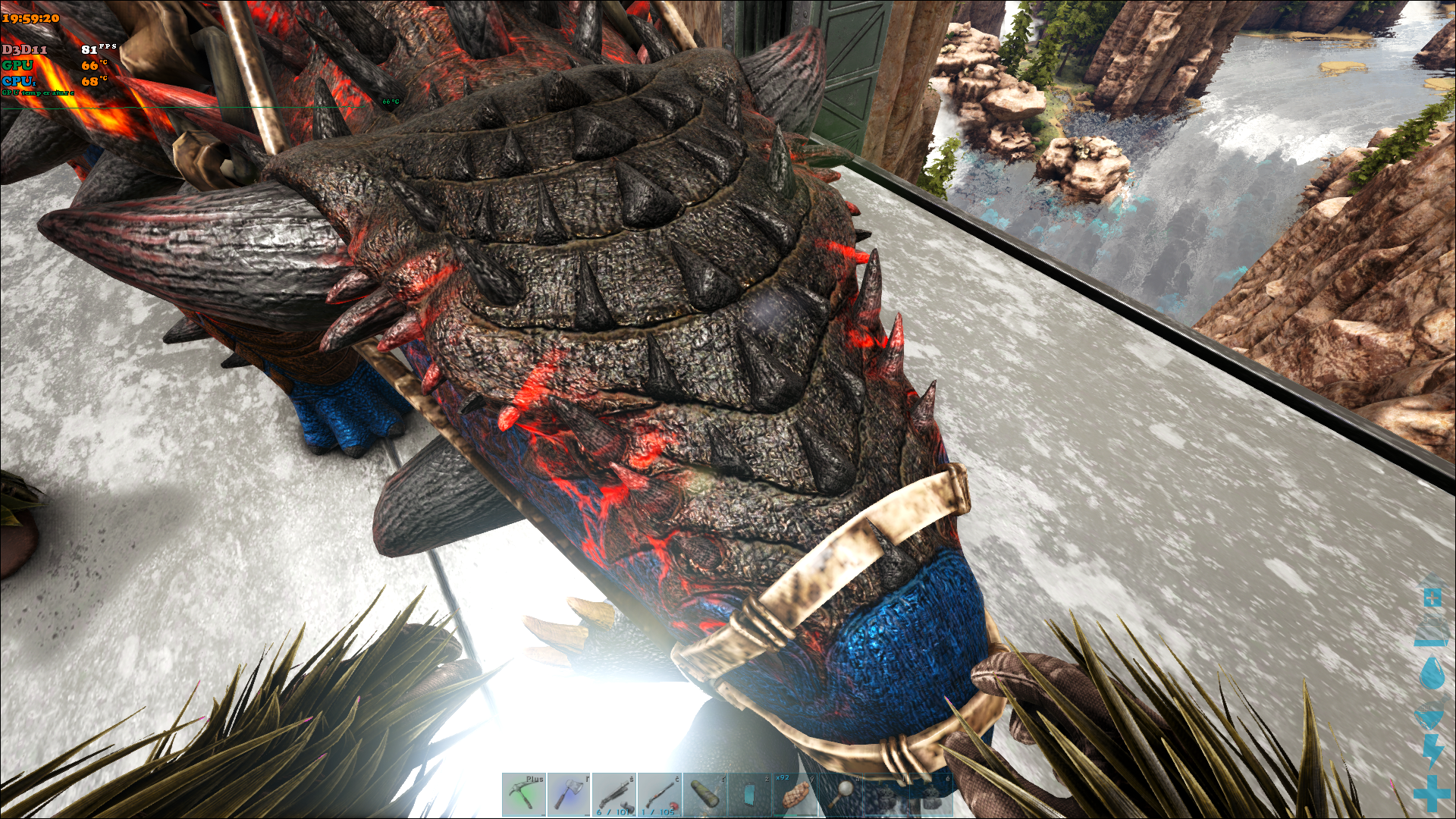Select the magnifying glass hotbar slot

[x=840, y=795]
